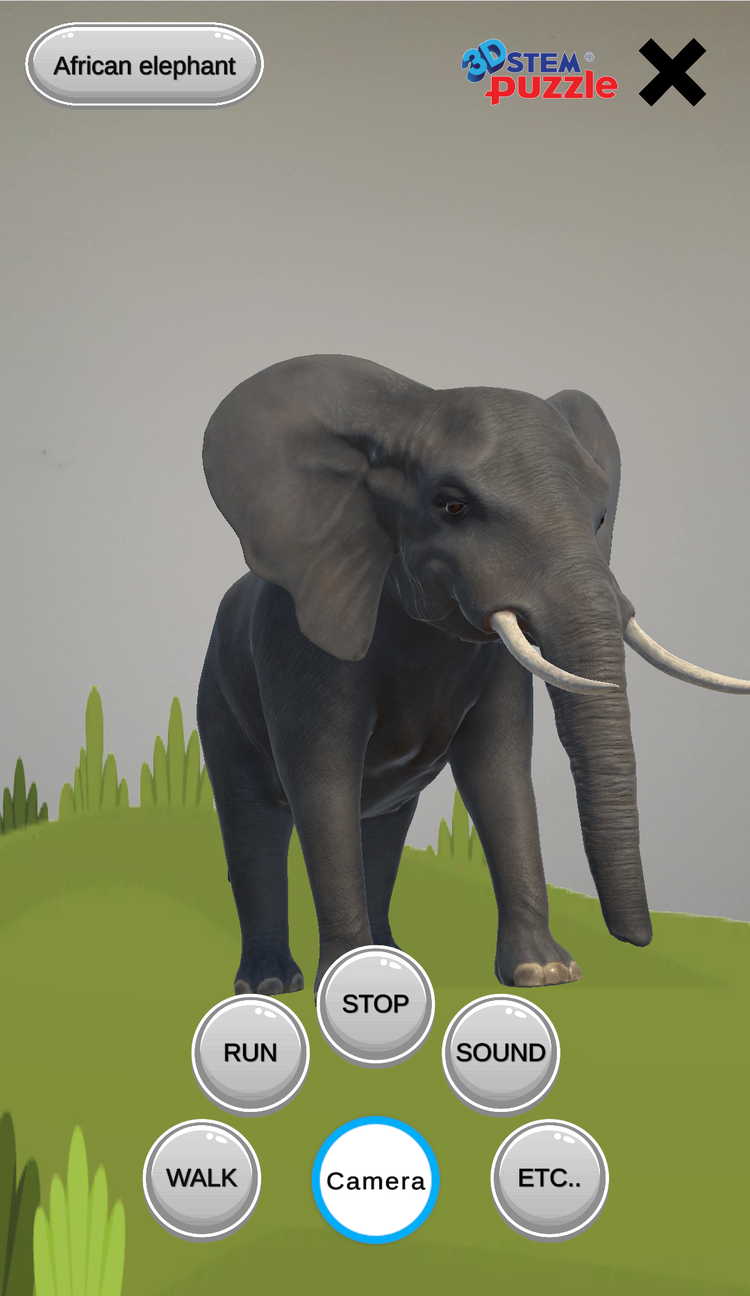Show more actions via ETC.. button

(x=549, y=1178)
